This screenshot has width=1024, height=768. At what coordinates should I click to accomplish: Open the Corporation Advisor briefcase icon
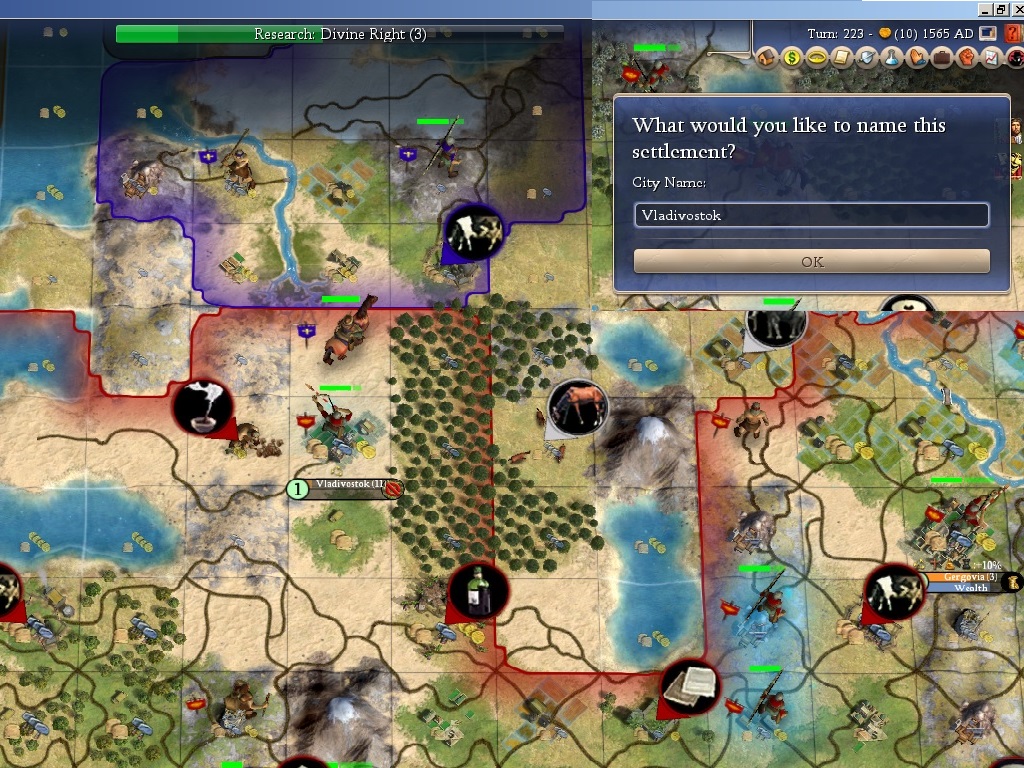click(941, 57)
